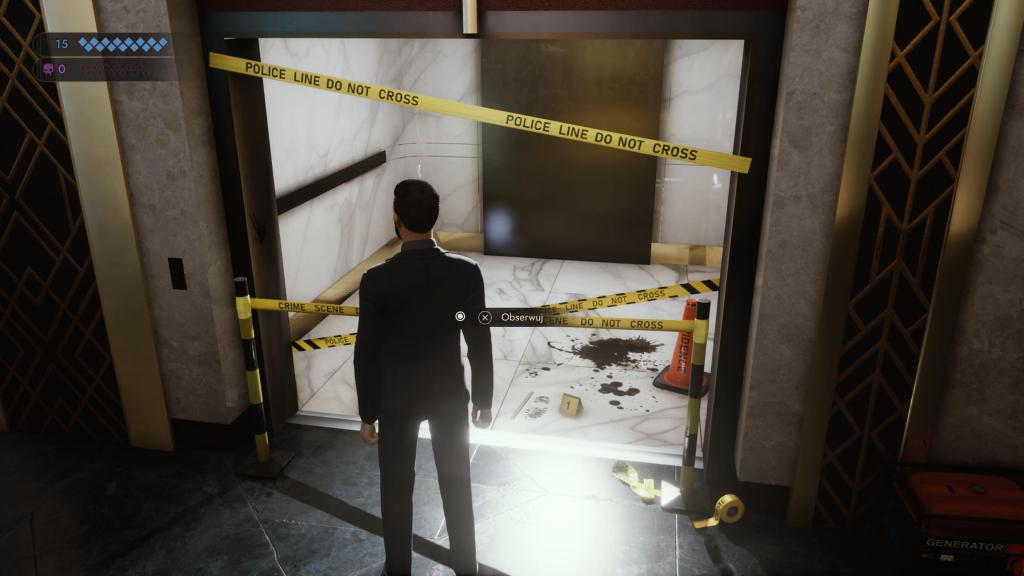Select the white circular interaction marker
Screen dimensions: 1024x576
point(460,317)
